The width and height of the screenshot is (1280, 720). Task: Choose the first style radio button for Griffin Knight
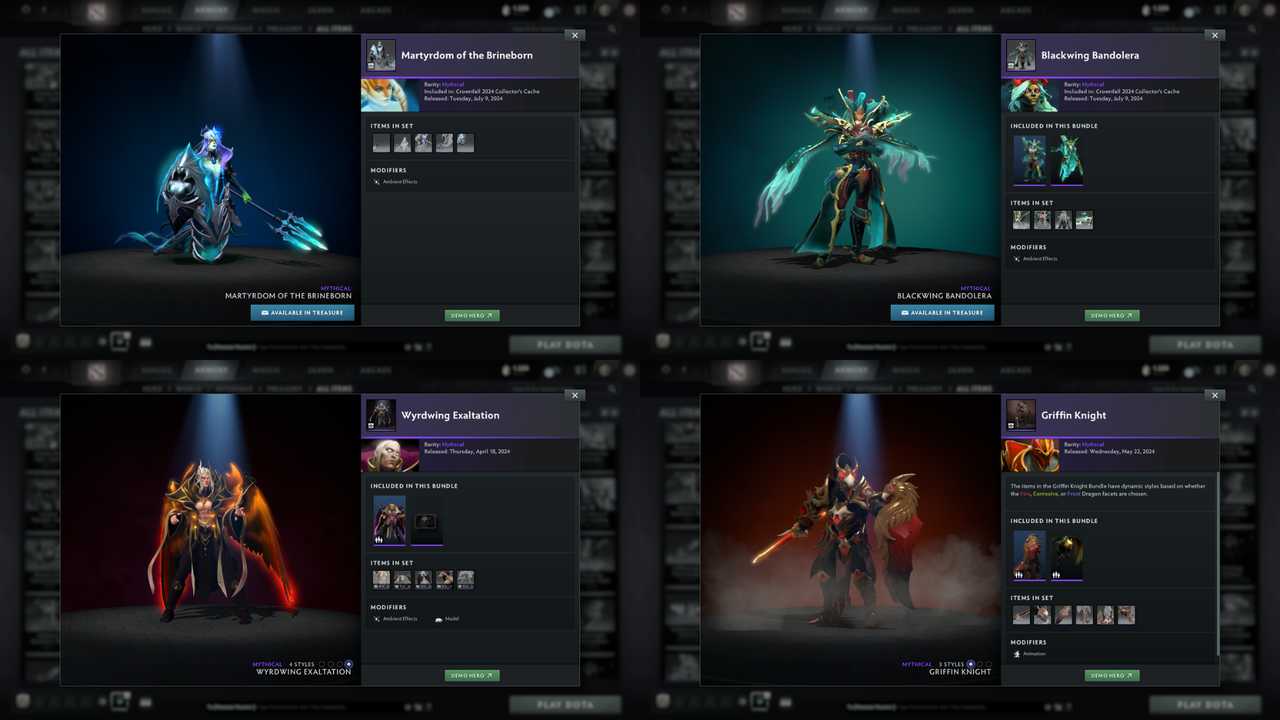pos(971,664)
